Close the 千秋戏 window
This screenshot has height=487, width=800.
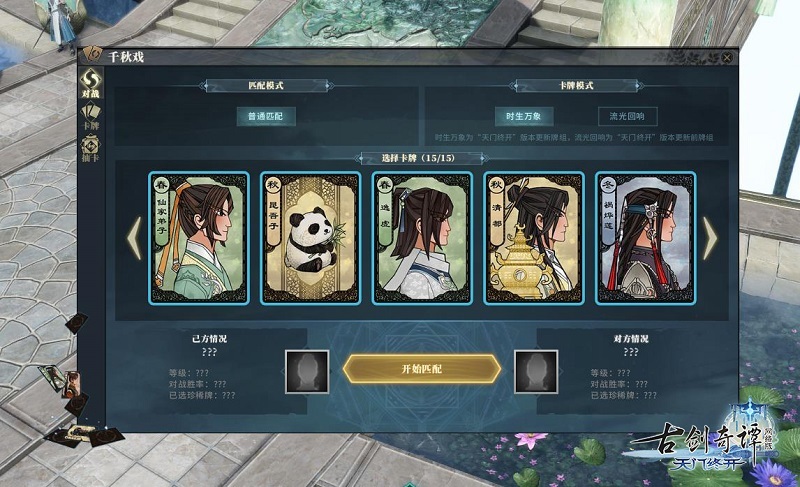point(727,57)
